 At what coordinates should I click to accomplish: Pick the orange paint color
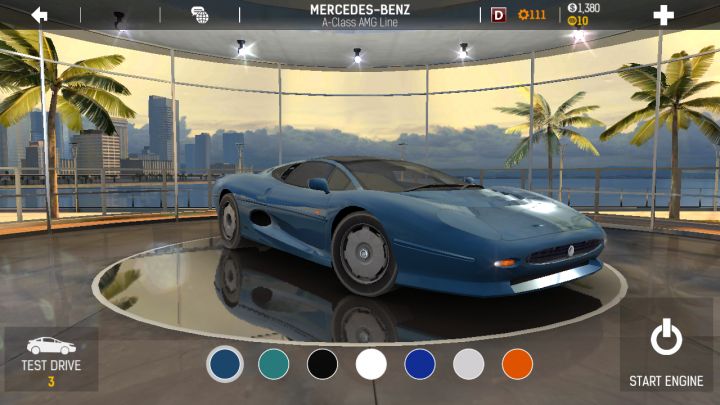517,364
